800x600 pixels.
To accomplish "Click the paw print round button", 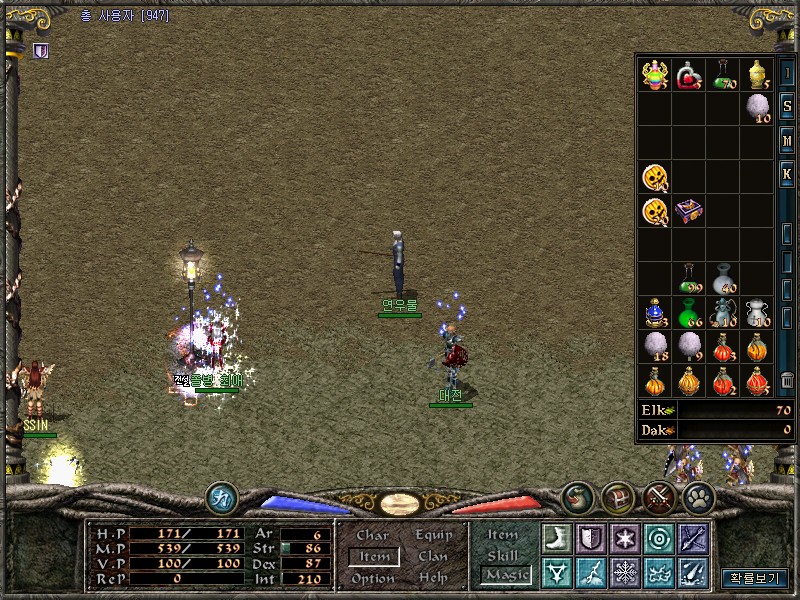I will [698, 496].
